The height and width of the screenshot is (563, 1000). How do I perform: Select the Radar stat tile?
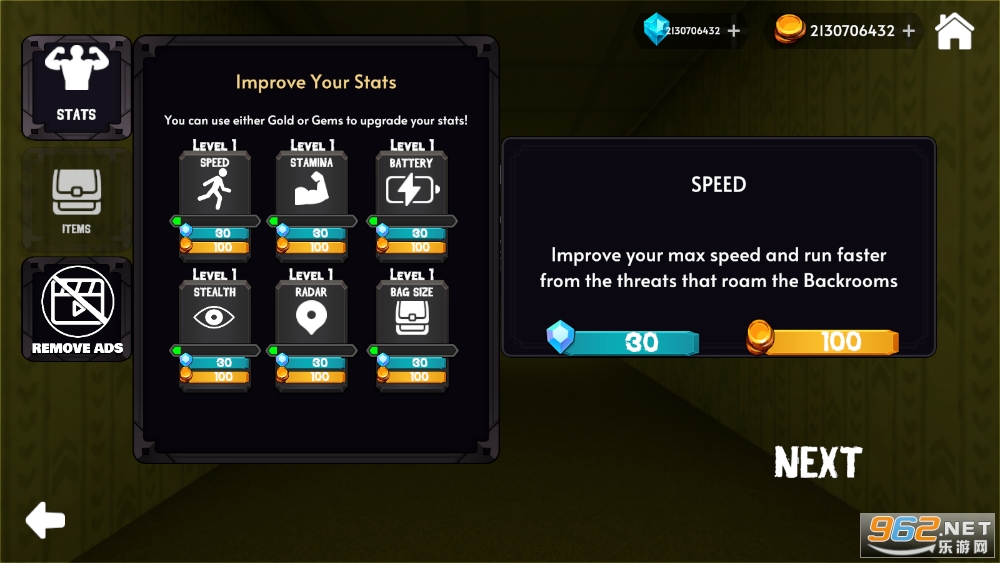click(311, 313)
